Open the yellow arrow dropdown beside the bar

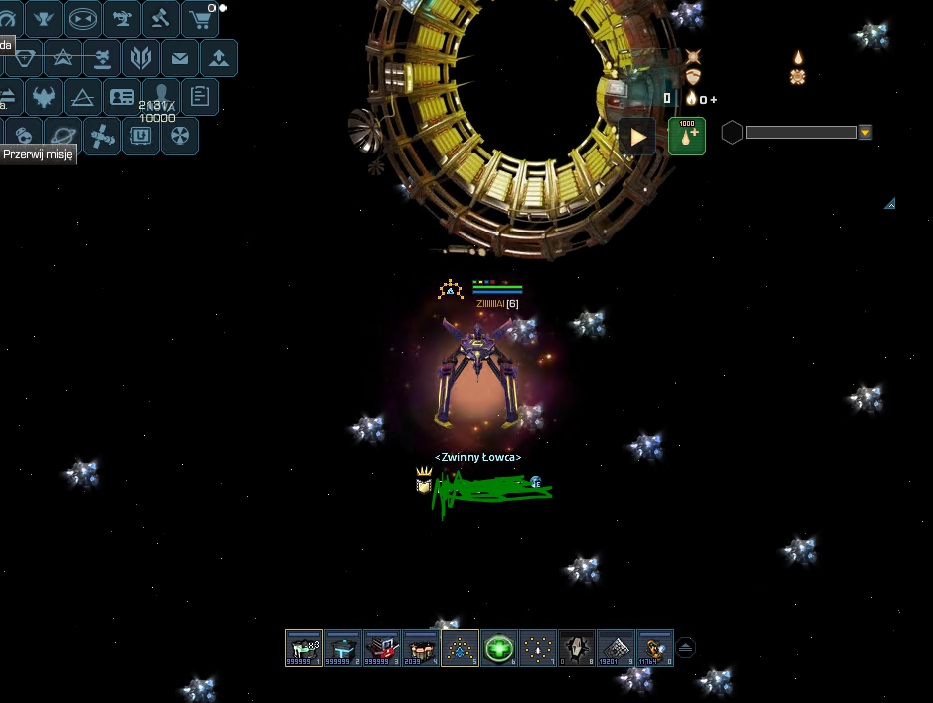pyautogui.click(x=865, y=133)
